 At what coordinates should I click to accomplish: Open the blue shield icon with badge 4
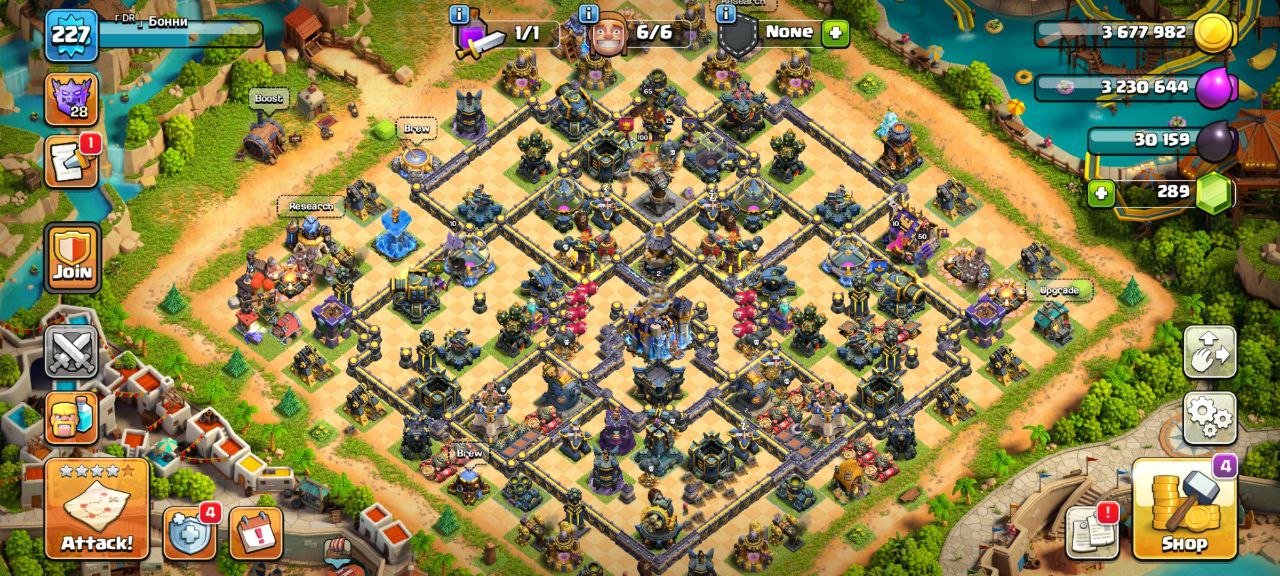coord(188,532)
